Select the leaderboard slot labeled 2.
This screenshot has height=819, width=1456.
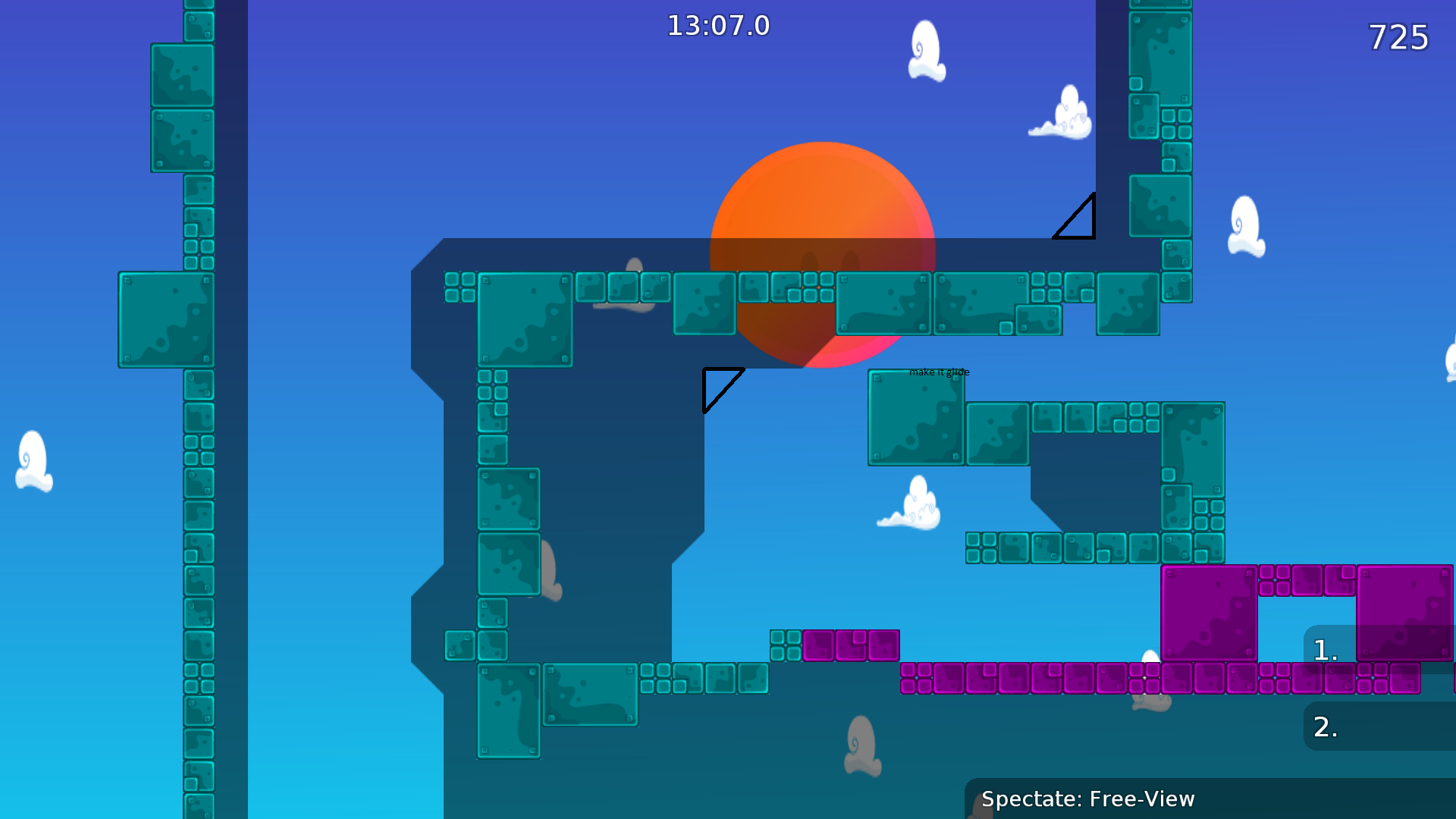(x=1324, y=726)
